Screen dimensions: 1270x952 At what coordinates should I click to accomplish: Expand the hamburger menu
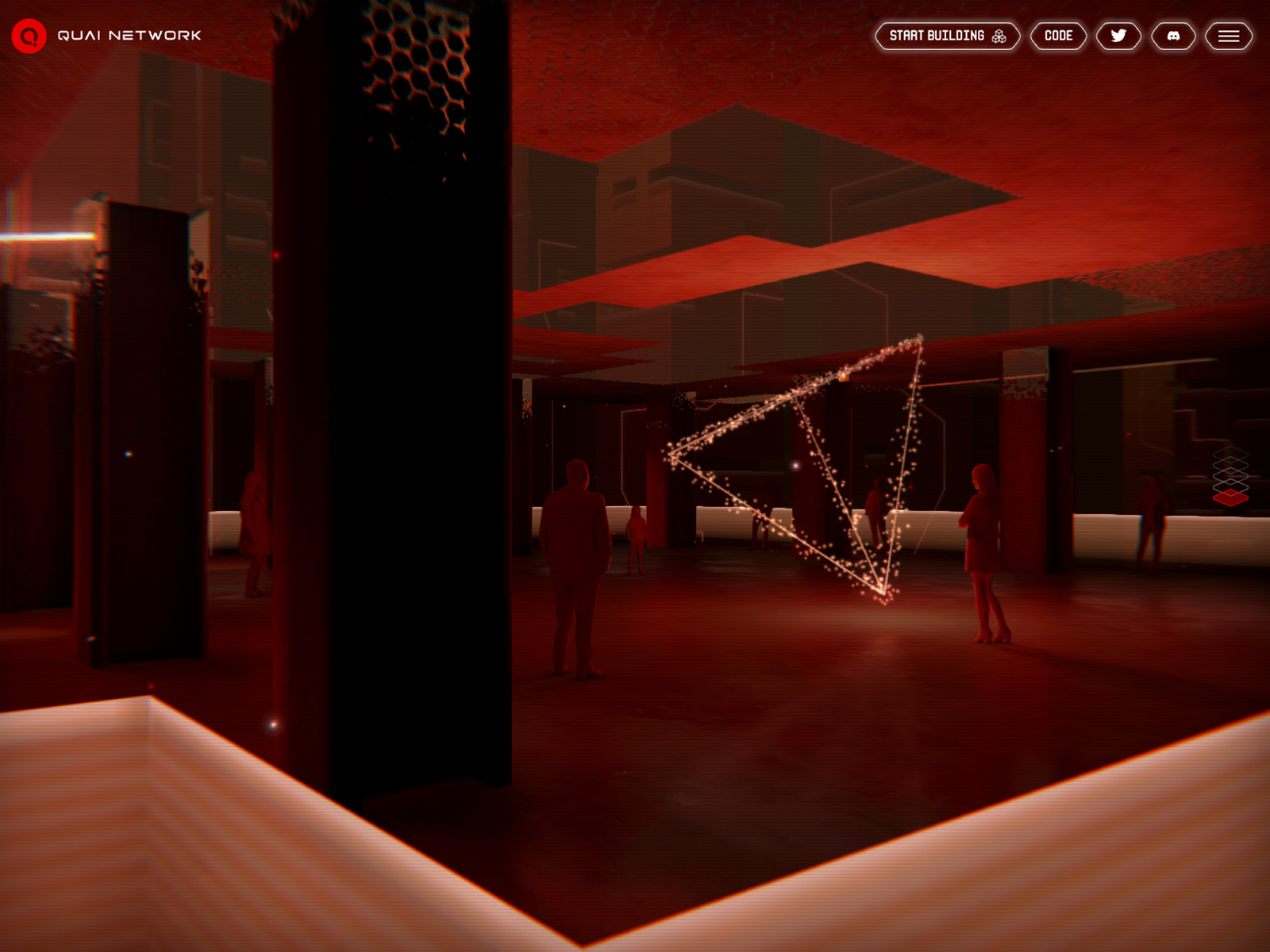pos(1229,36)
